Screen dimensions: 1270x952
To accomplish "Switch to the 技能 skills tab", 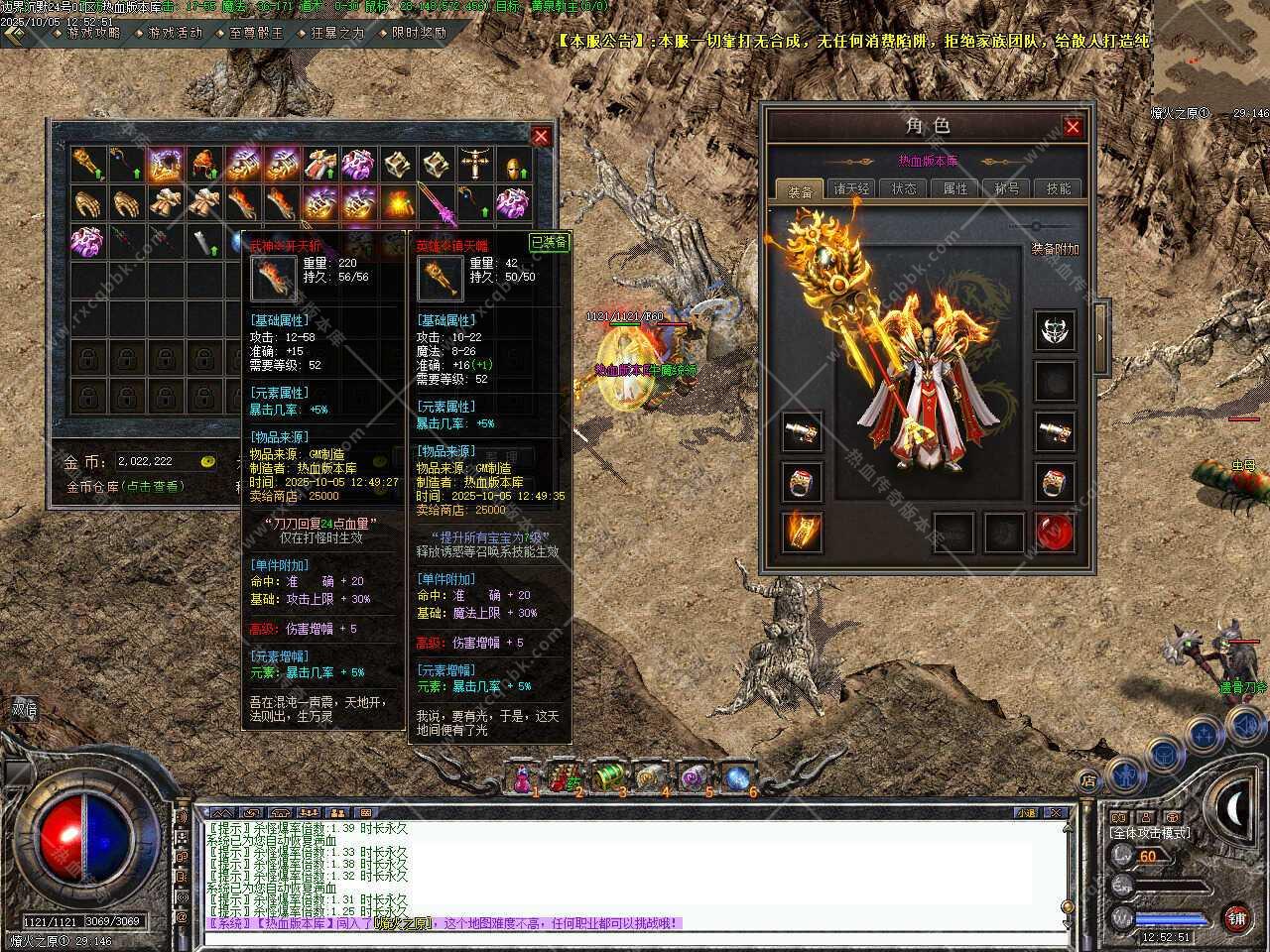I will pos(1059,188).
